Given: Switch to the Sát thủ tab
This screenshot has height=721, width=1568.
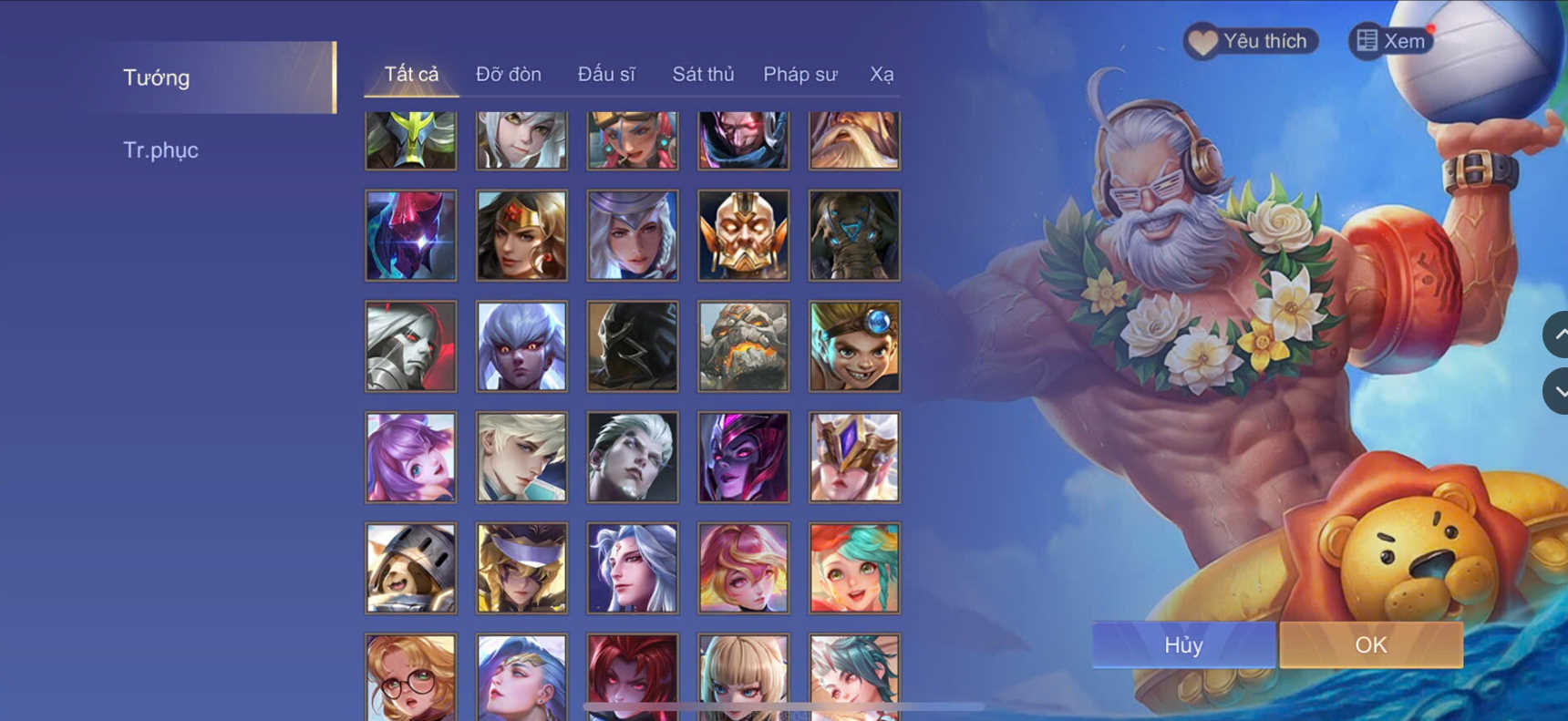Looking at the screenshot, I should (703, 74).
